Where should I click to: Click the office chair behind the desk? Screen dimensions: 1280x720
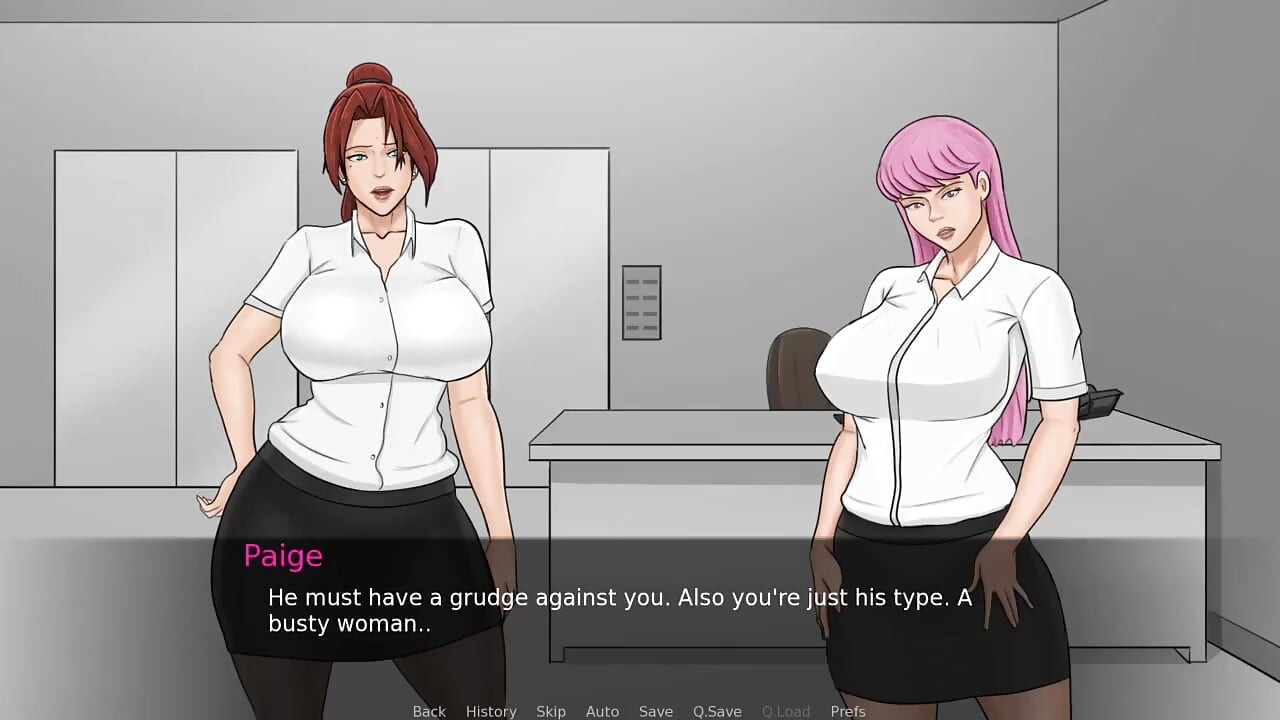790,380
